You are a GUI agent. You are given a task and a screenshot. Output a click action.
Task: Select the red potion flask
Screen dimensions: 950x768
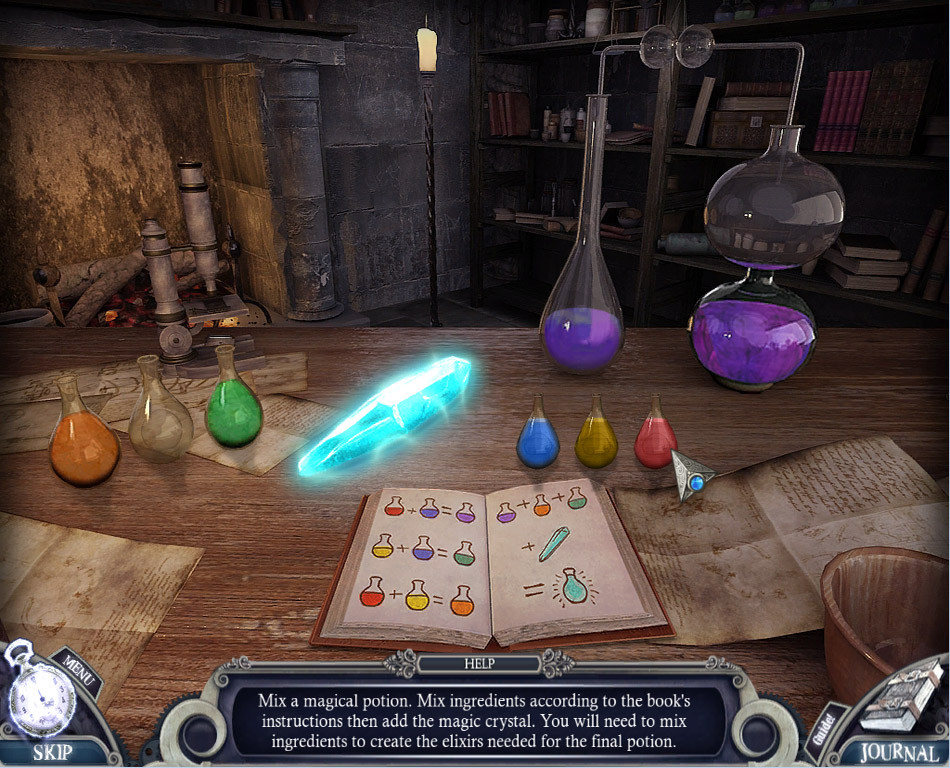pyautogui.click(x=656, y=438)
